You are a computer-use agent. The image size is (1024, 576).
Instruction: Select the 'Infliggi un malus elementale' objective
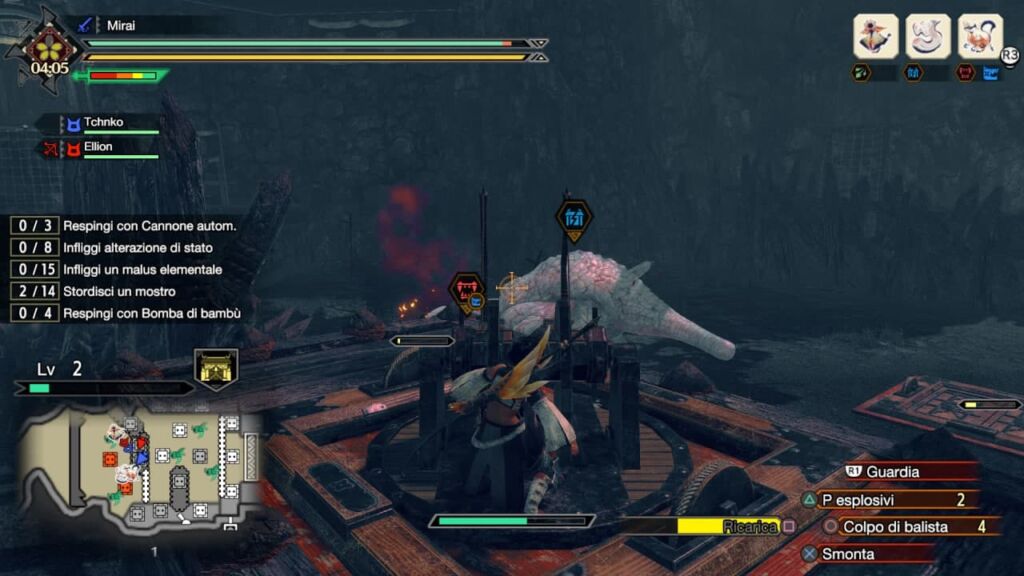(x=142, y=270)
